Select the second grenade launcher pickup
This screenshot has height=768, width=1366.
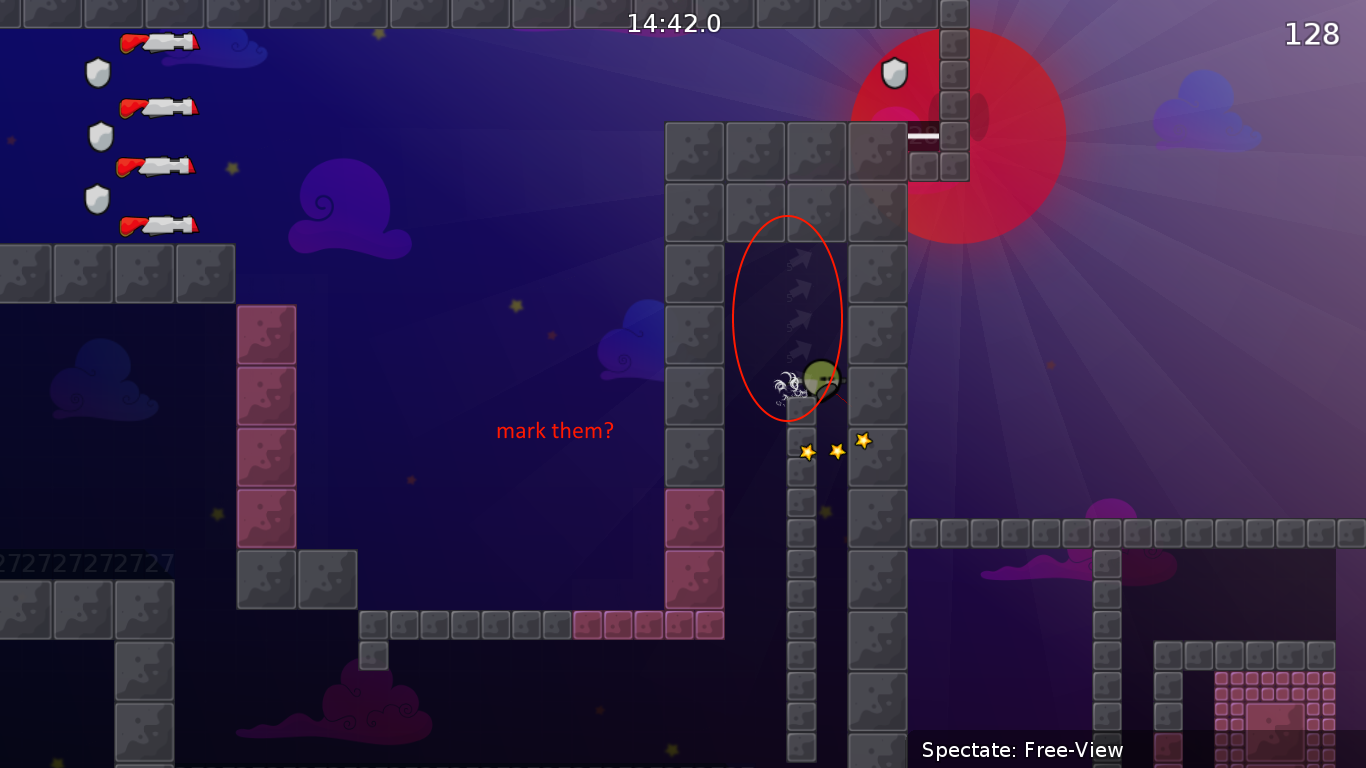pyautogui.click(x=160, y=105)
